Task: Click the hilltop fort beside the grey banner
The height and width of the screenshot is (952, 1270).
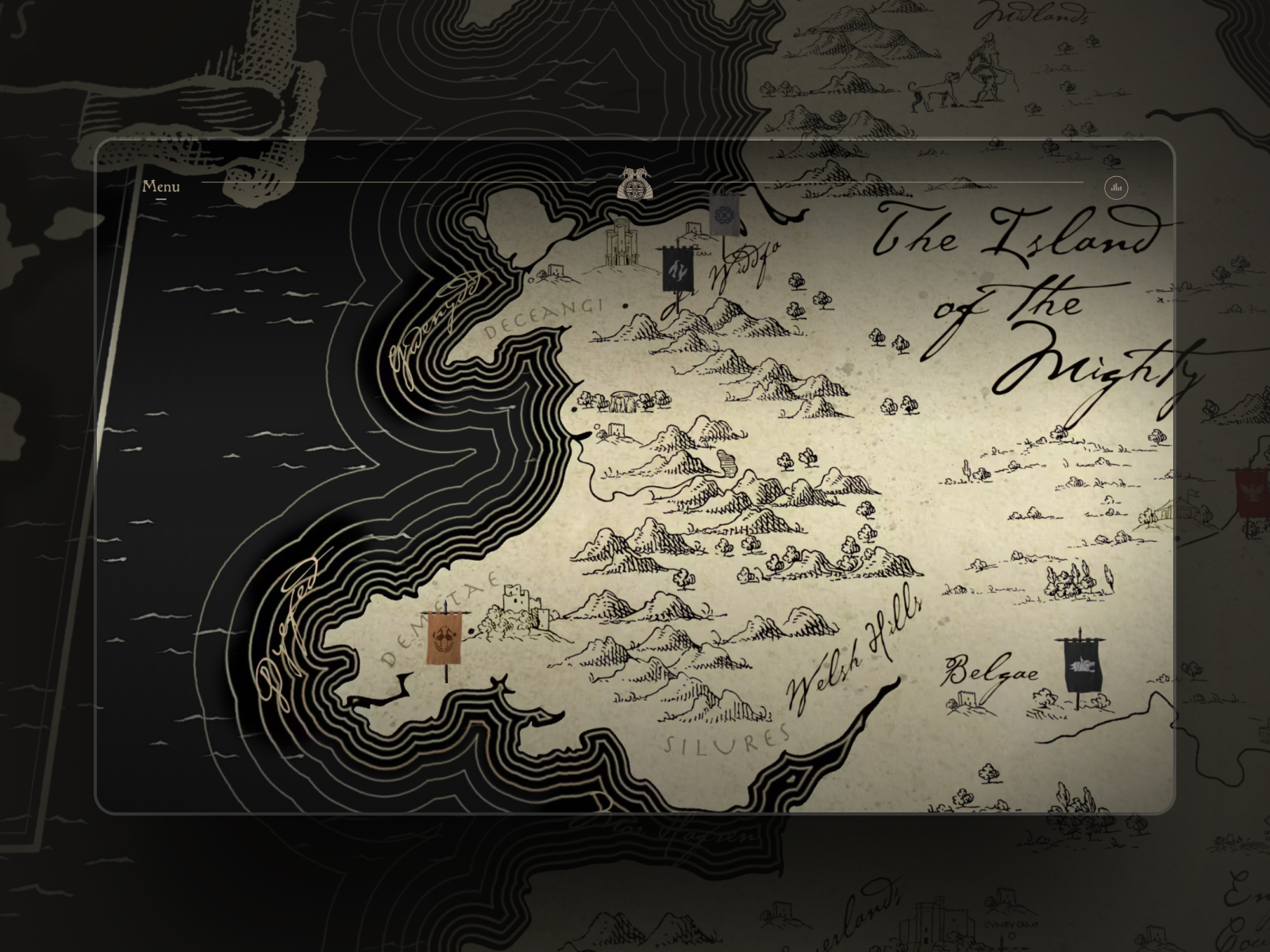Action: [693, 230]
